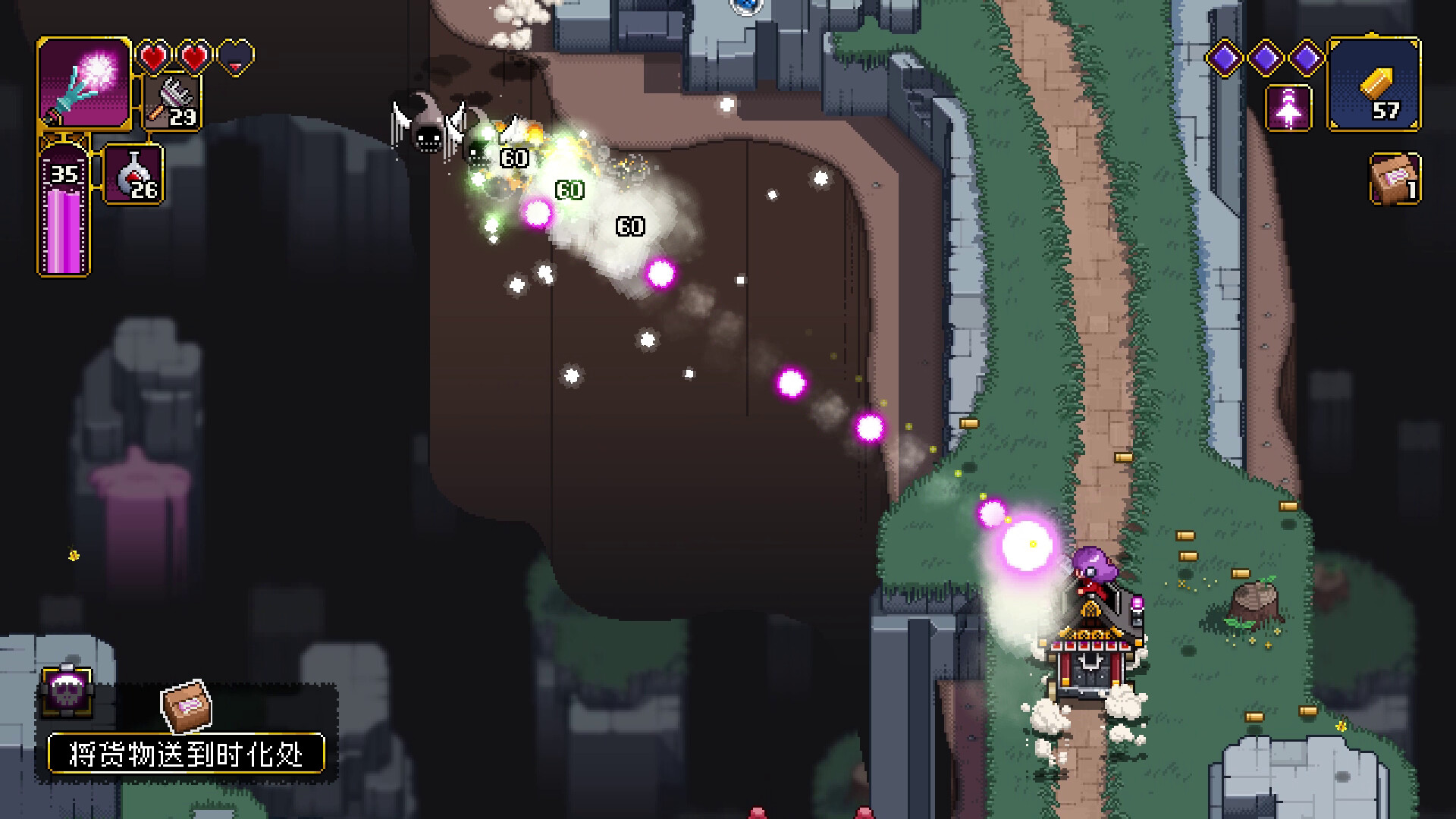Click the empty third heart container
The image size is (1456, 819).
[x=236, y=55]
